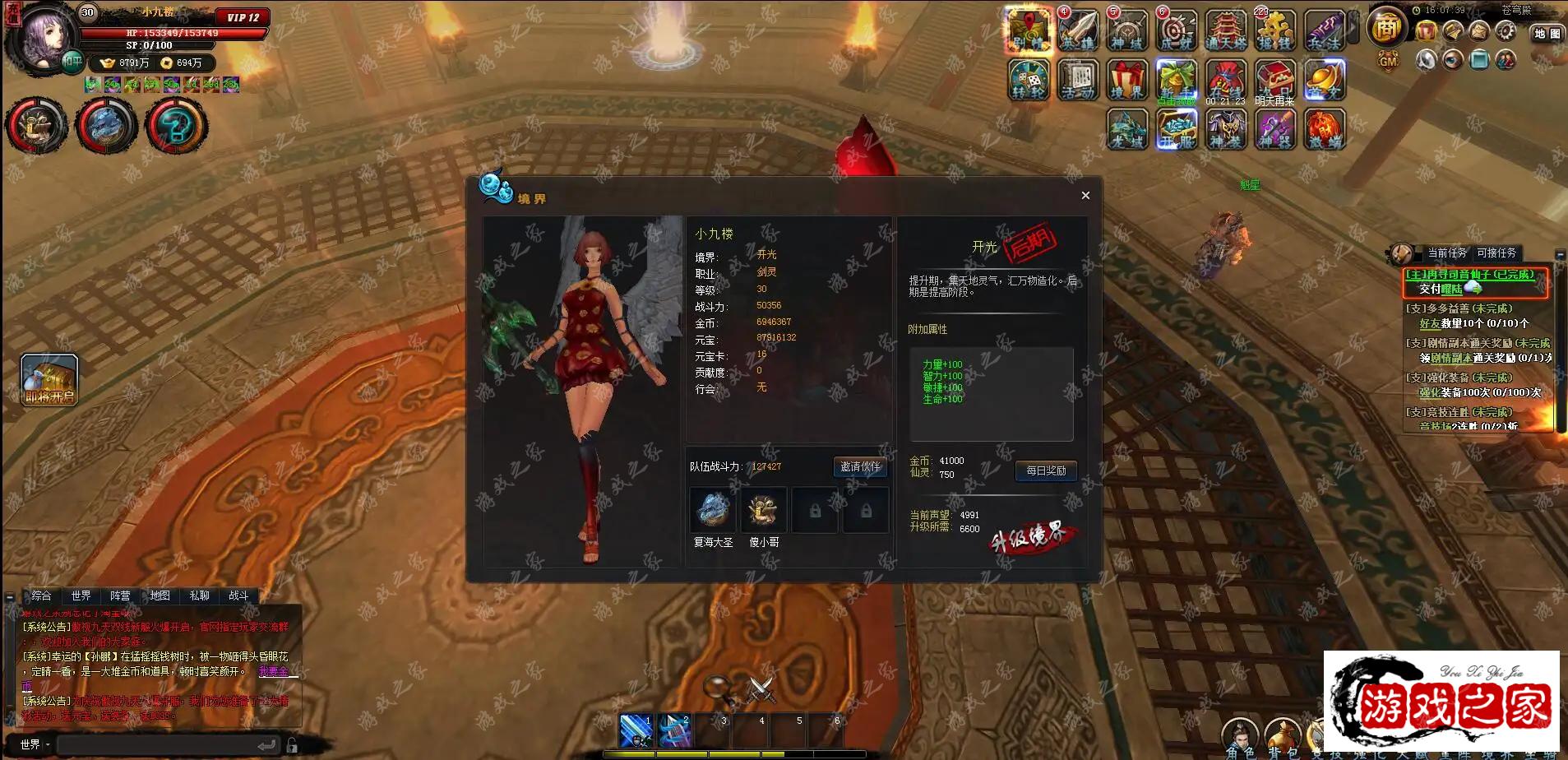Open the 神器 artifact icon
Image resolution: width=1568 pixels, height=760 pixels.
[1275, 129]
